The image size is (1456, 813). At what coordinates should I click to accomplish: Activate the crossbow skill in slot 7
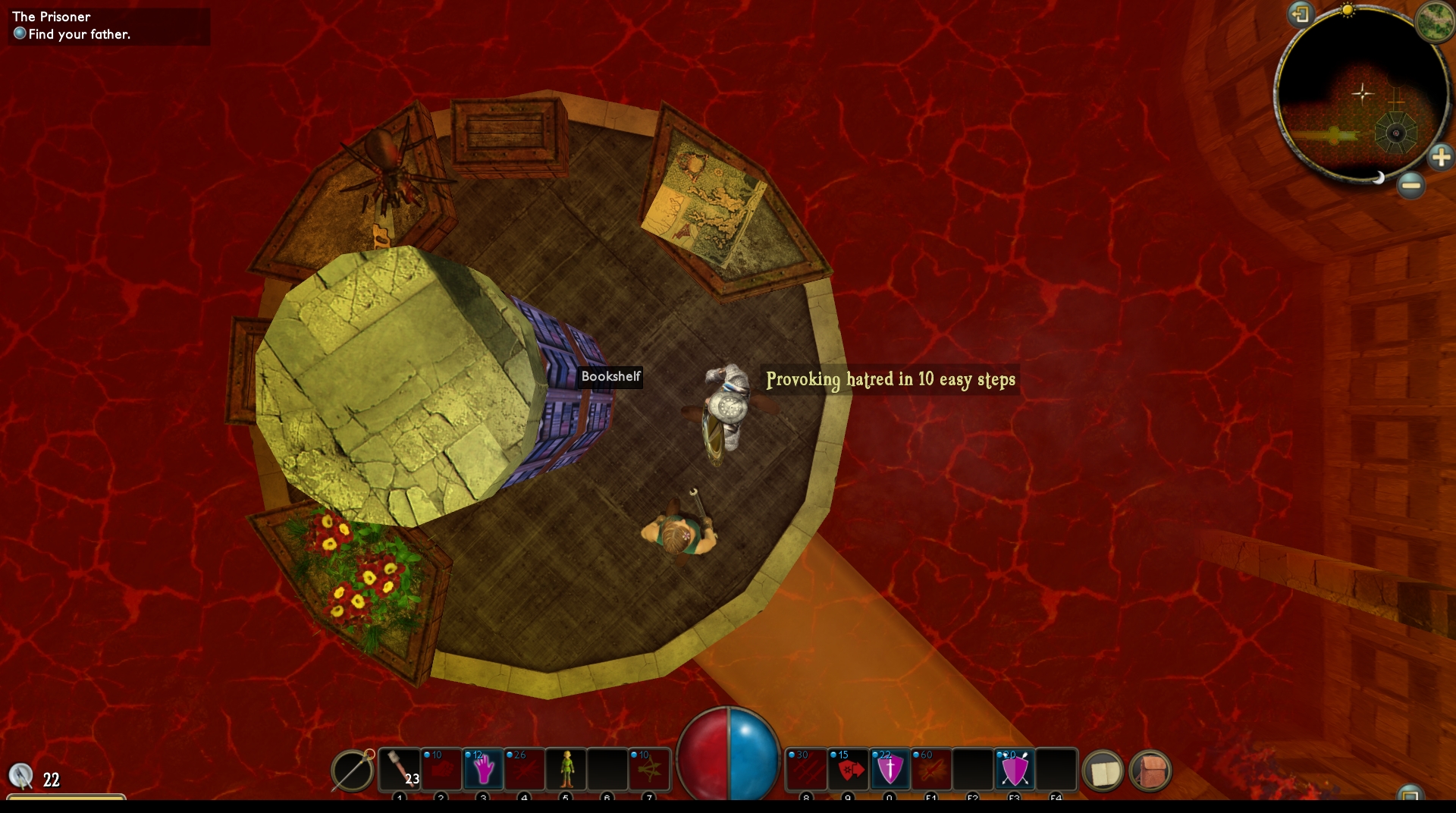click(649, 770)
